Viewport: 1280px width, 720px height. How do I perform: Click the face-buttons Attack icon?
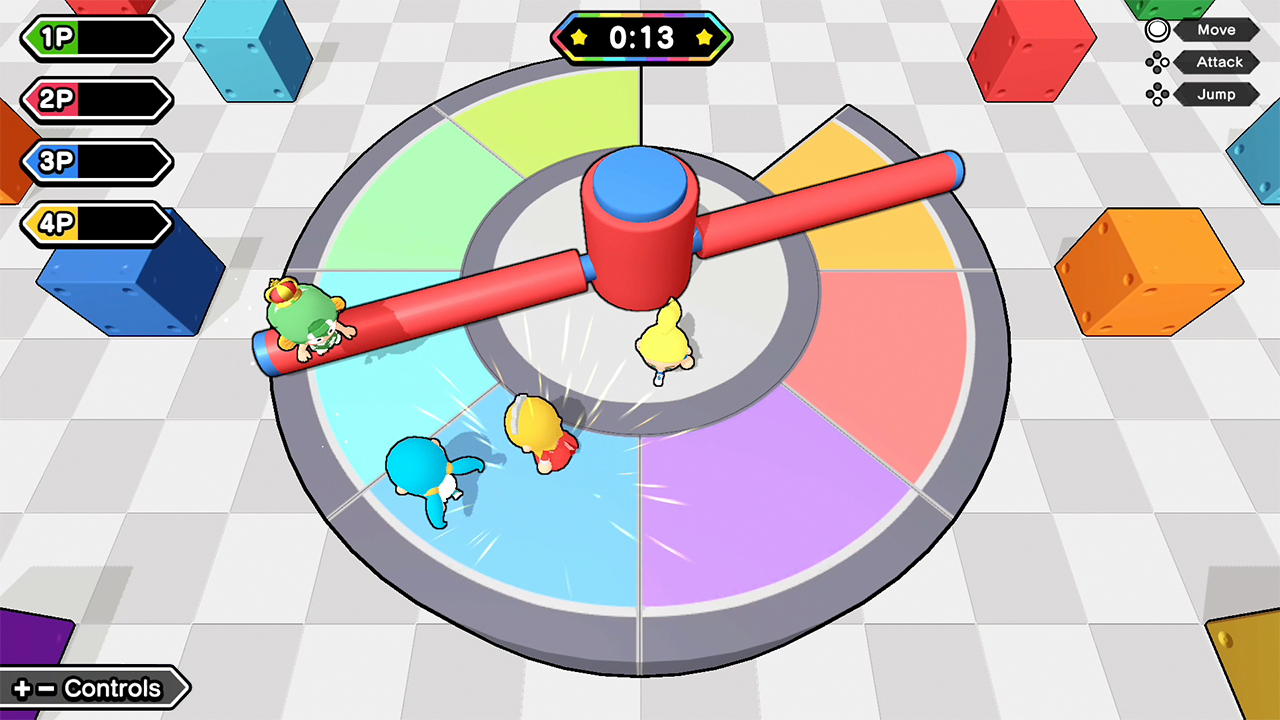[x=1157, y=62]
